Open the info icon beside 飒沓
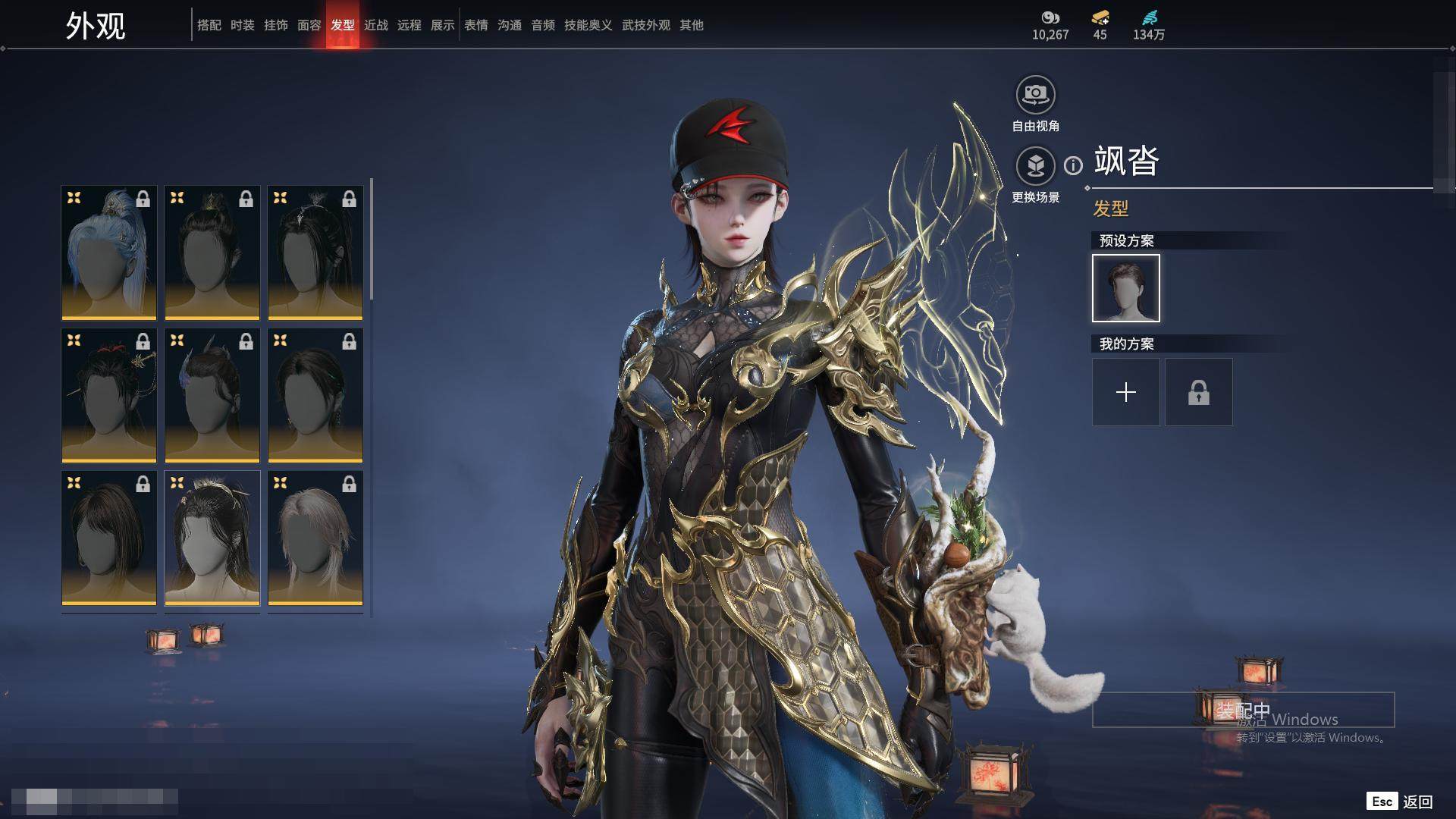This screenshot has width=1456, height=819. tap(1073, 165)
